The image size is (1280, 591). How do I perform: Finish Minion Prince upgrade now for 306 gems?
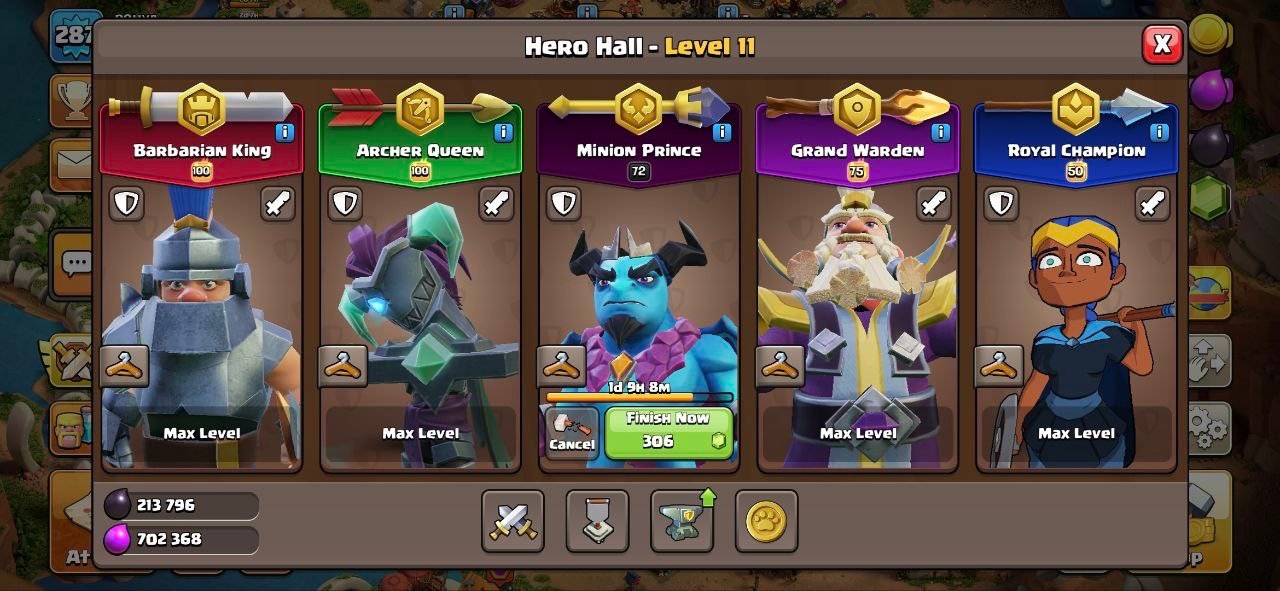(x=669, y=432)
